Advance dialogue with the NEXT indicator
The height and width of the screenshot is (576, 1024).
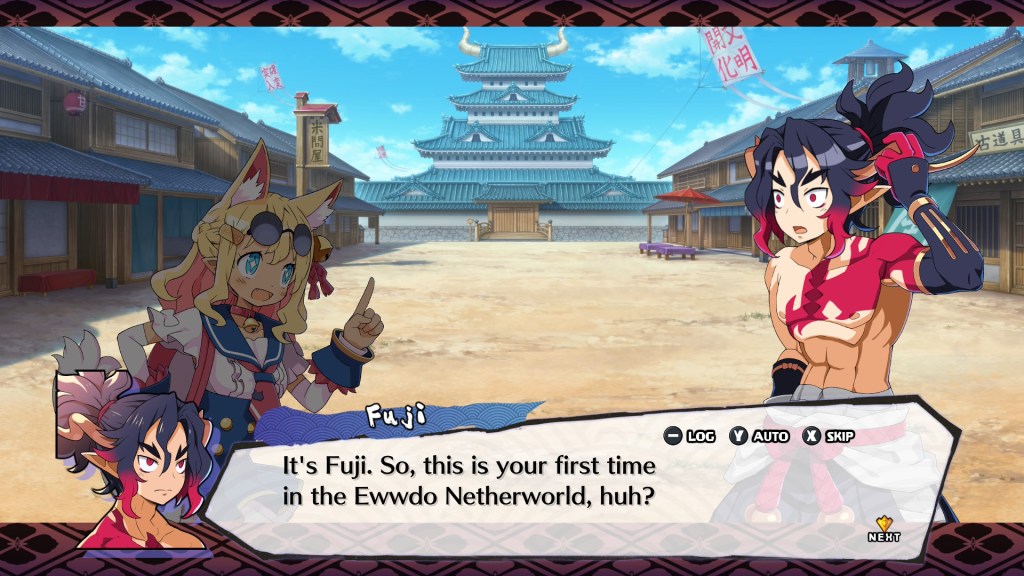click(884, 529)
